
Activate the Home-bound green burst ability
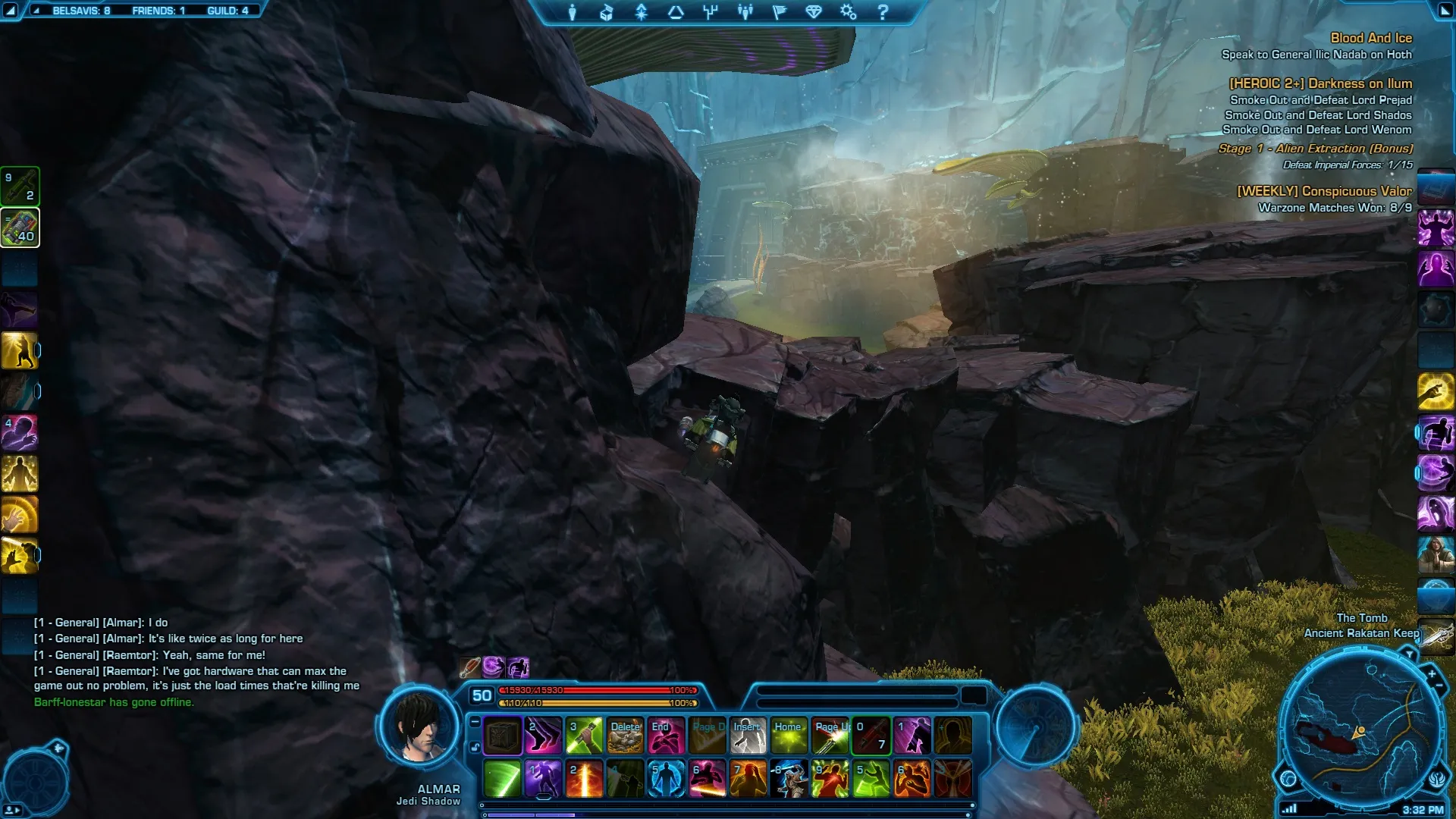789,736
